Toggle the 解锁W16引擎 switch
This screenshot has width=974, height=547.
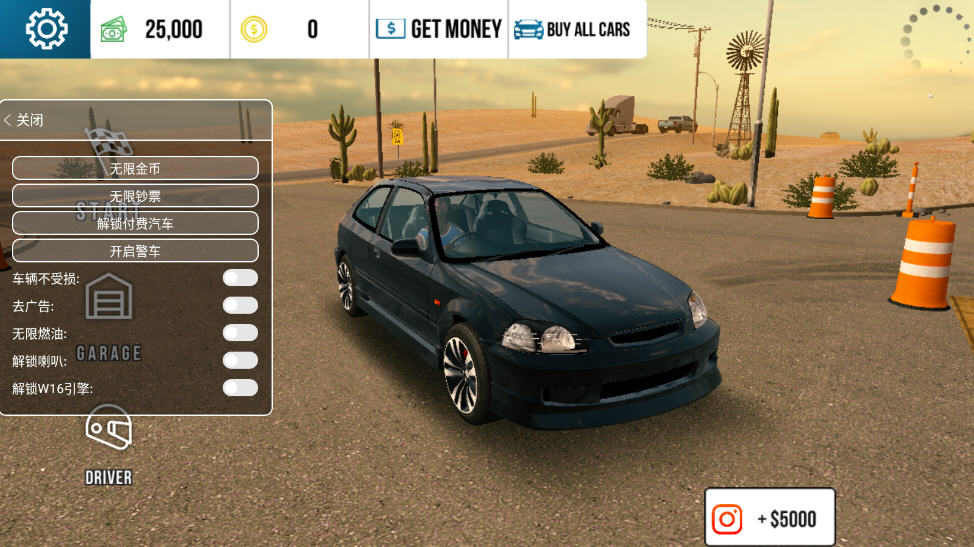tap(240, 388)
